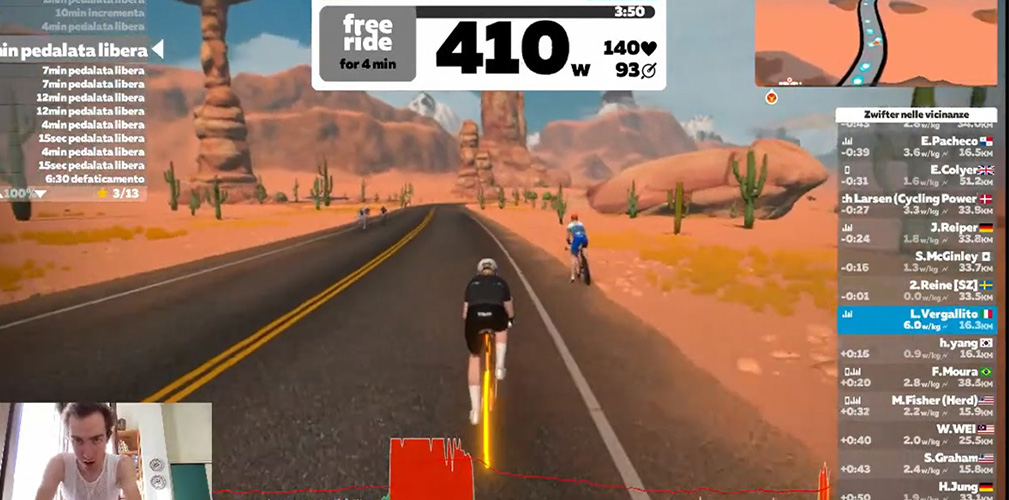Click the white arrow beside the current workout step

(156, 50)
